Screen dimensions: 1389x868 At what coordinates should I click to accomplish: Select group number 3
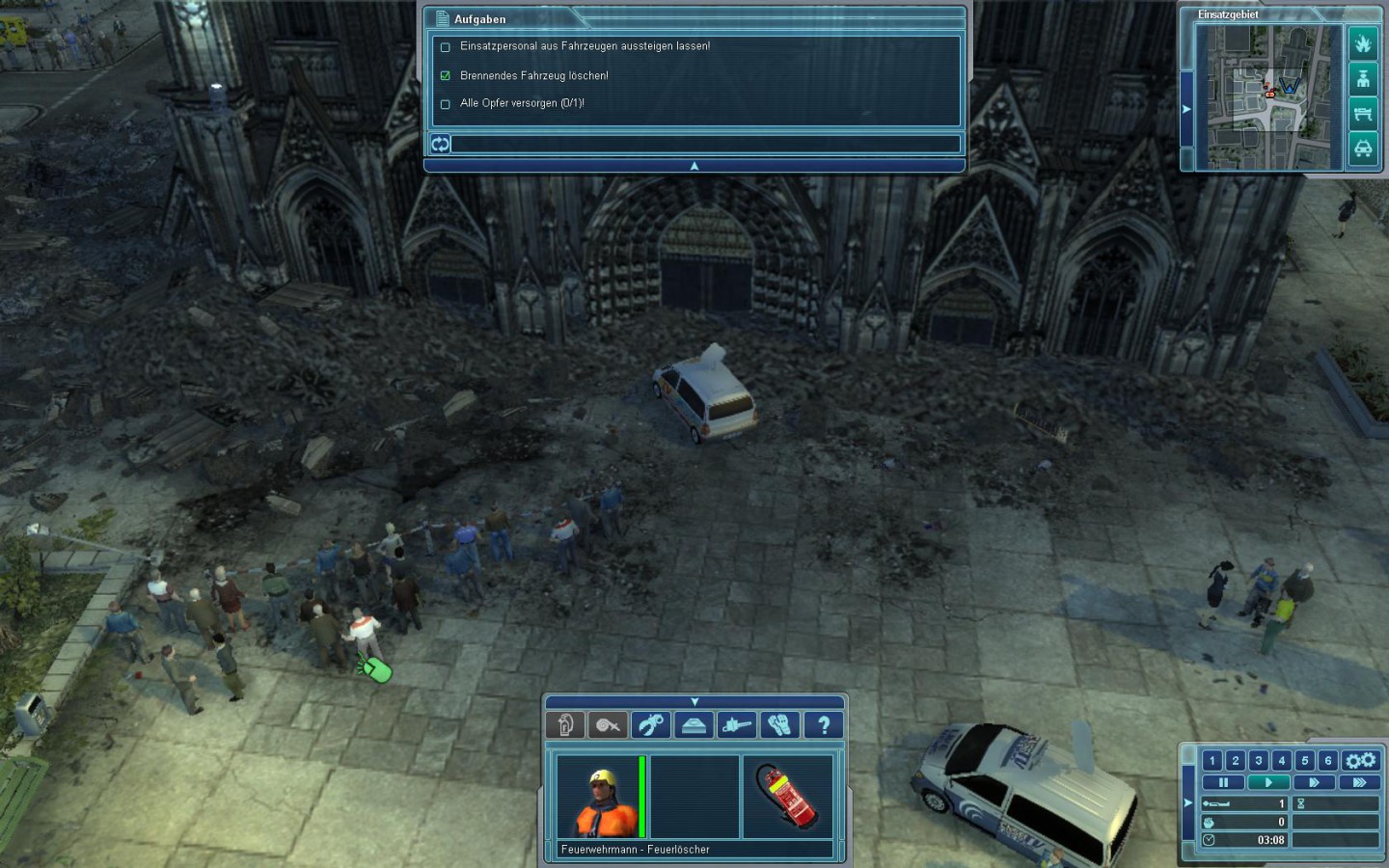[1259, 760]
